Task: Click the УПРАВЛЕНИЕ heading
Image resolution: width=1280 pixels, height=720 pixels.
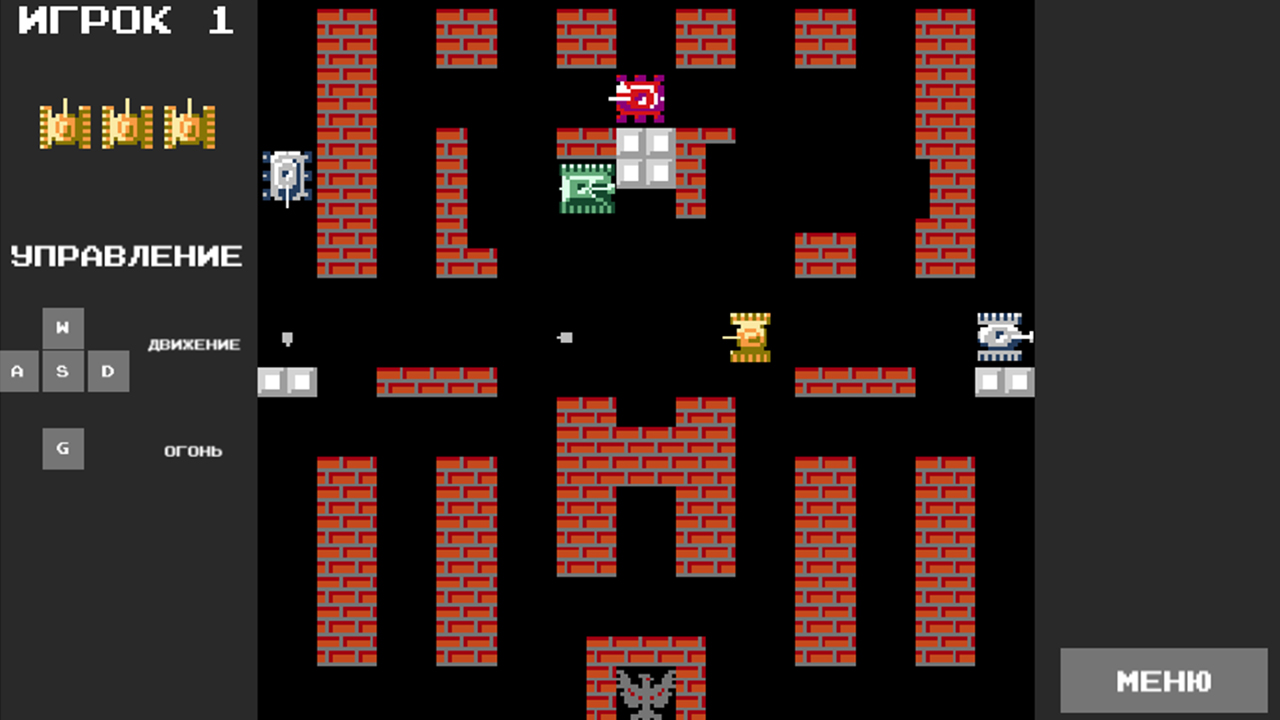Action: (126, 256)
